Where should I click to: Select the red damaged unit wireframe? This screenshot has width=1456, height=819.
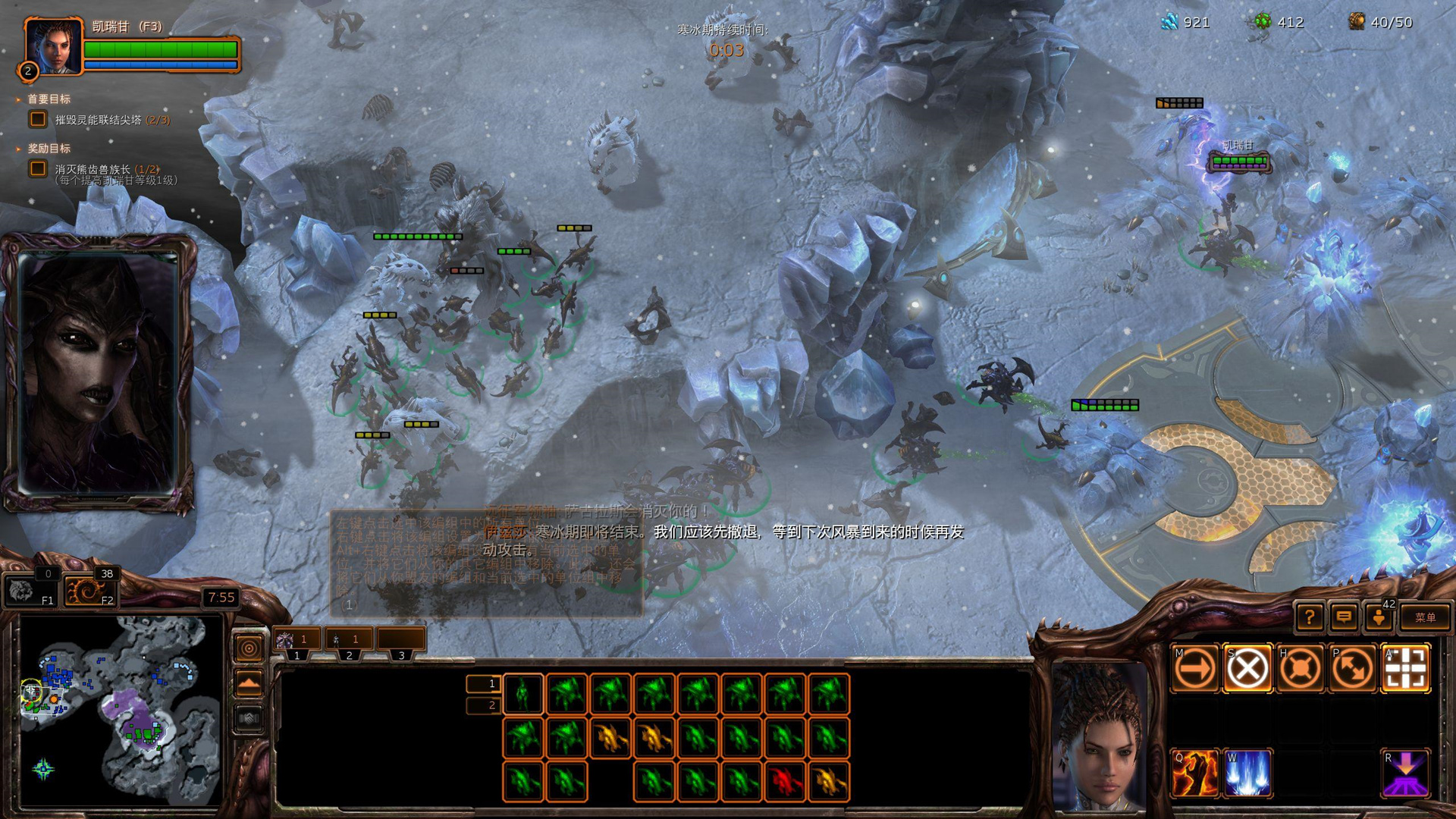pos(785,781)
